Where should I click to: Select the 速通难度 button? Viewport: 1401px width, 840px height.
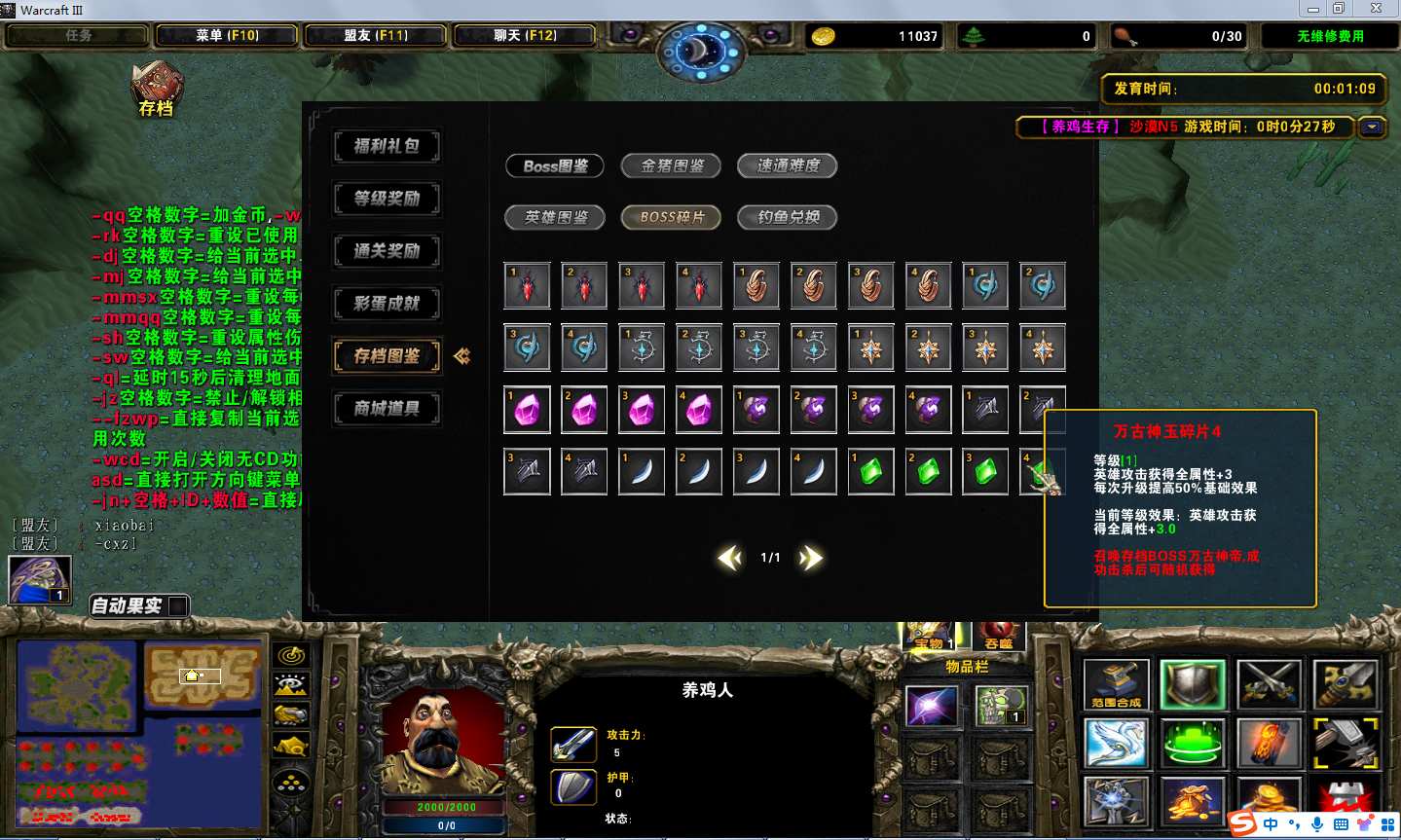point(788,165)
